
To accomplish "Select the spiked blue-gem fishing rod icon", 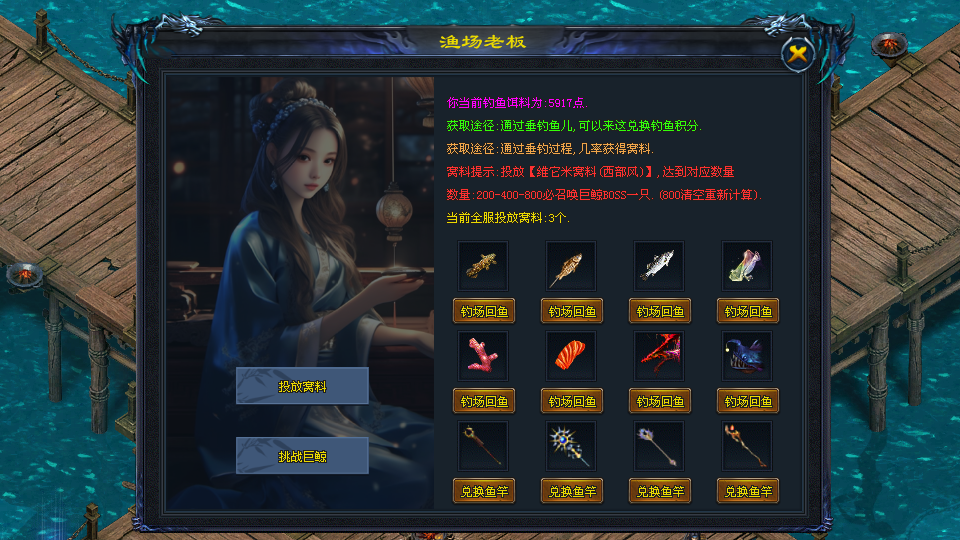I will tap(572, 446).
